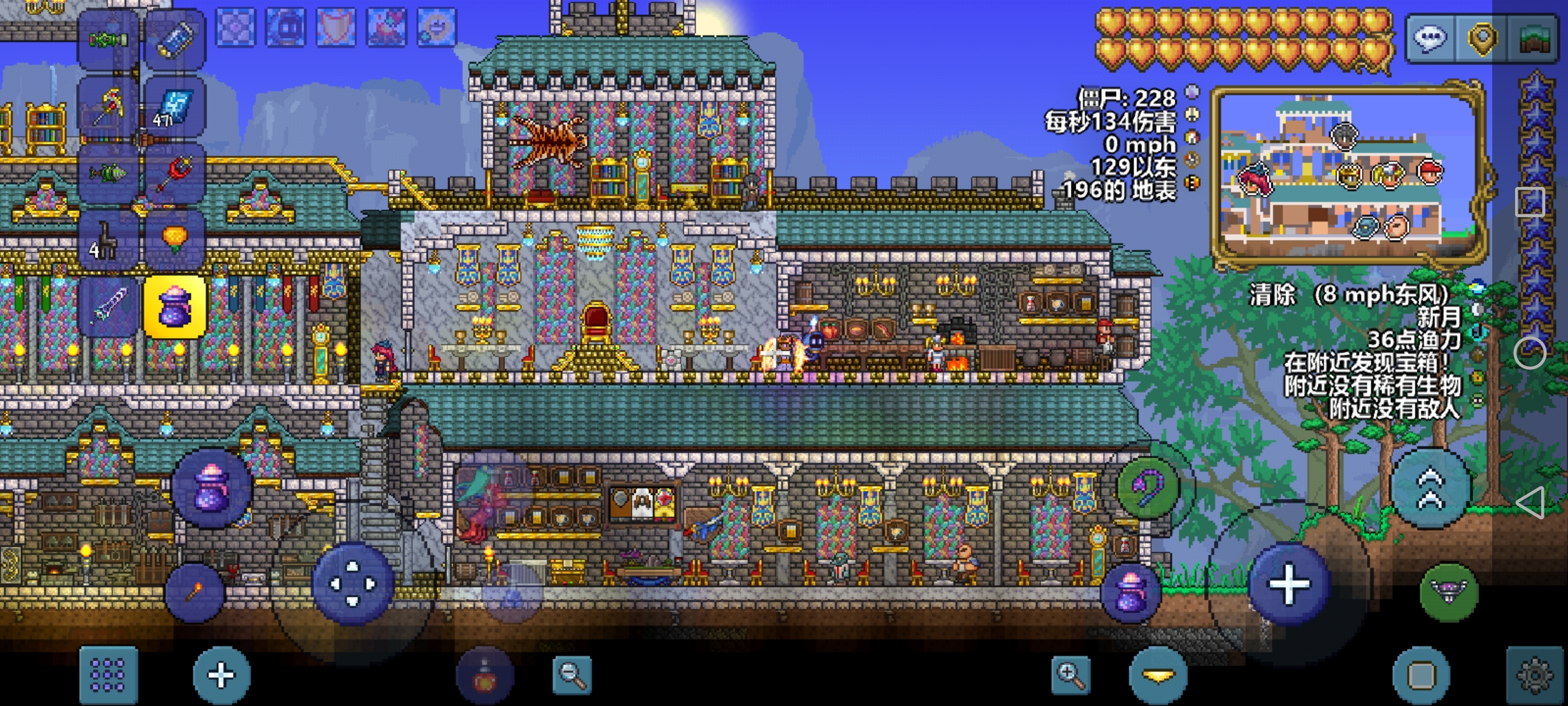Activate the grappling hook button

(x=1148, y=488)
